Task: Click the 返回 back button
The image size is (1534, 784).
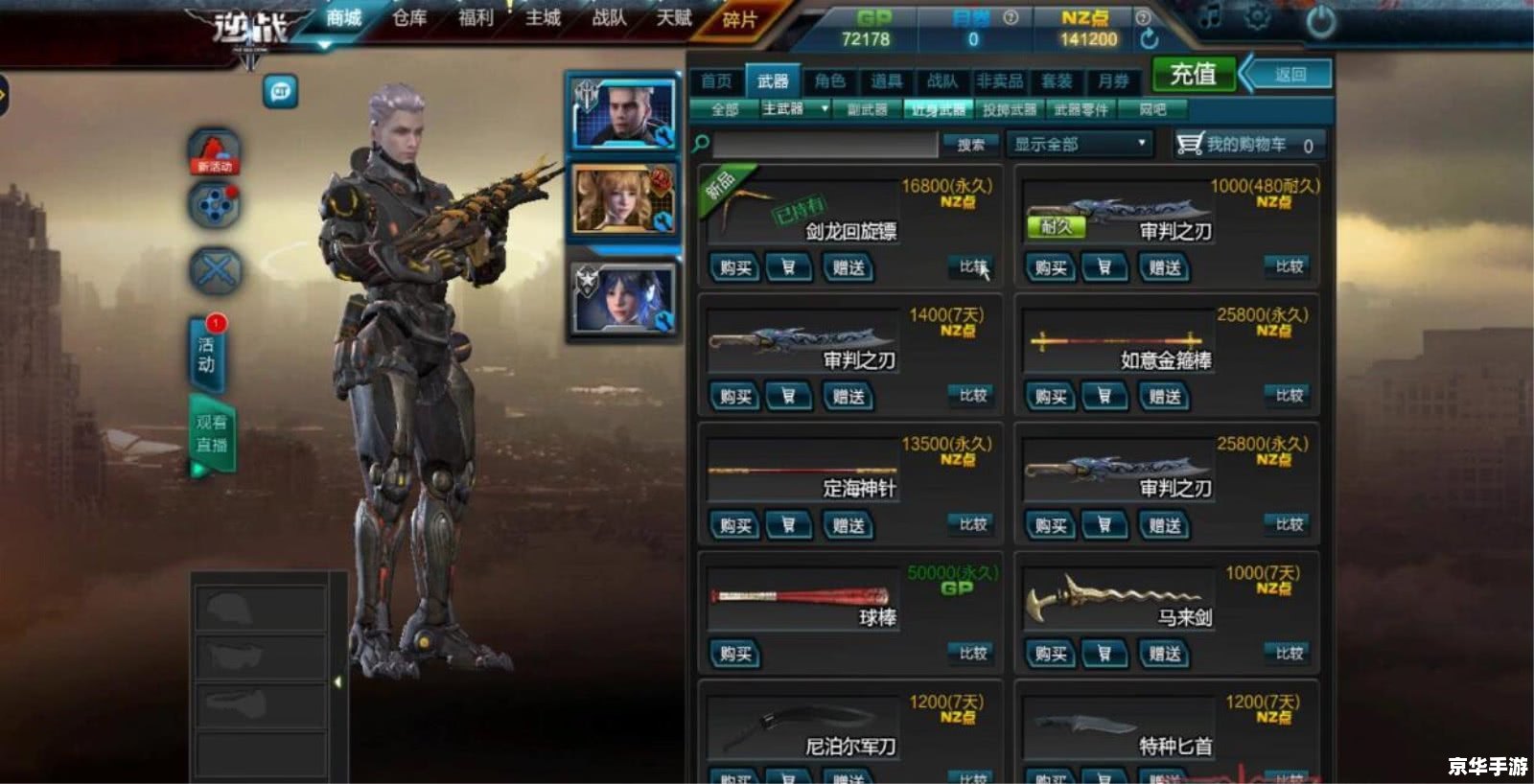Action: [1289, 75]
